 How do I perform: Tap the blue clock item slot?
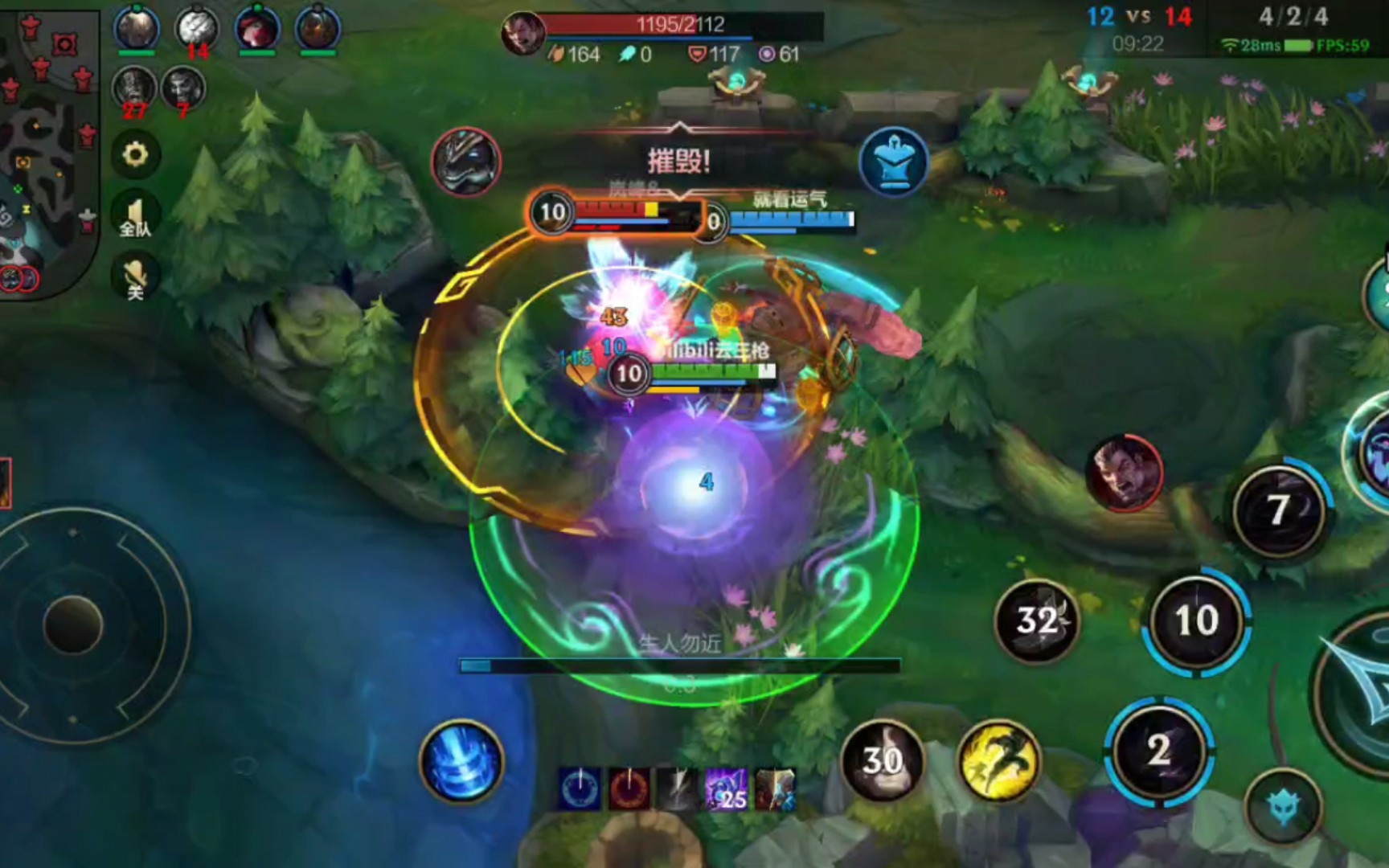580,788
